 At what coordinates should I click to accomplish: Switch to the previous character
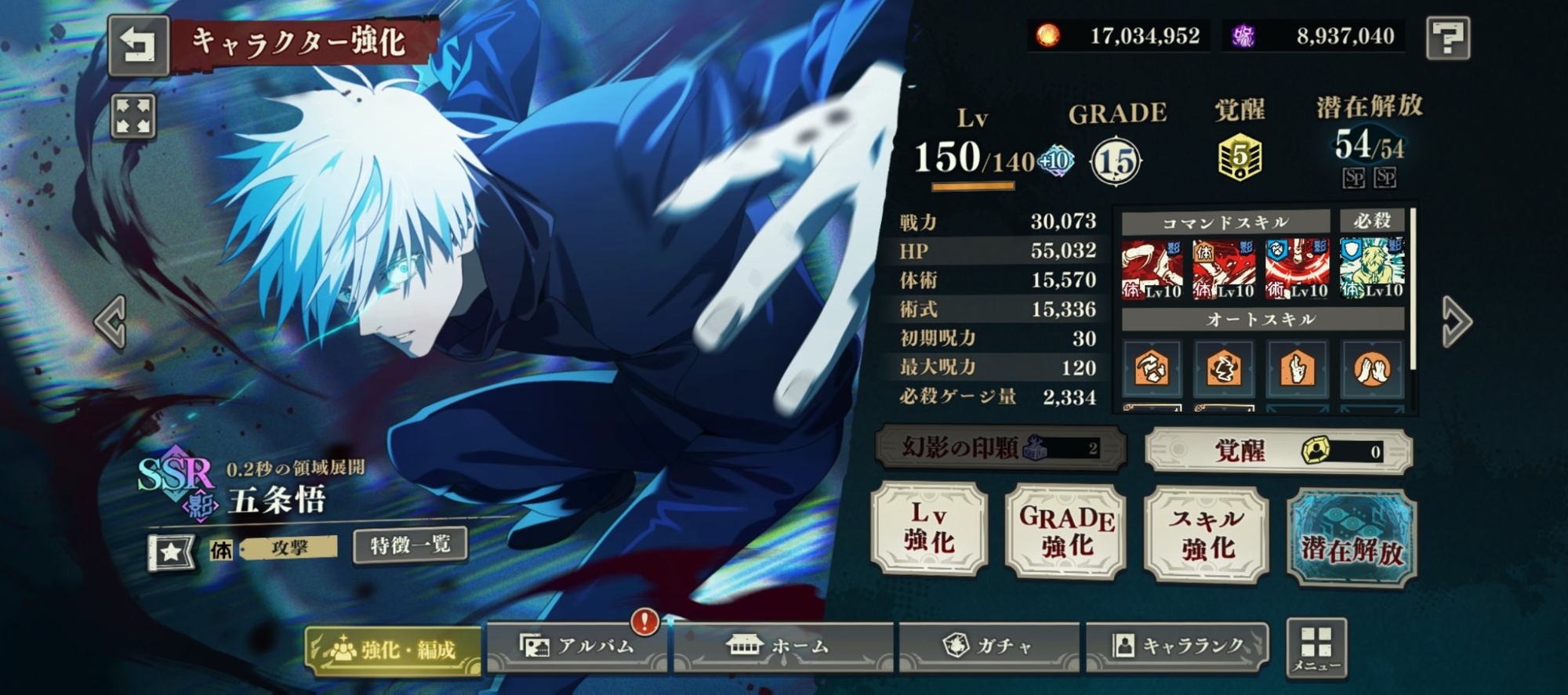pos(111,321)
